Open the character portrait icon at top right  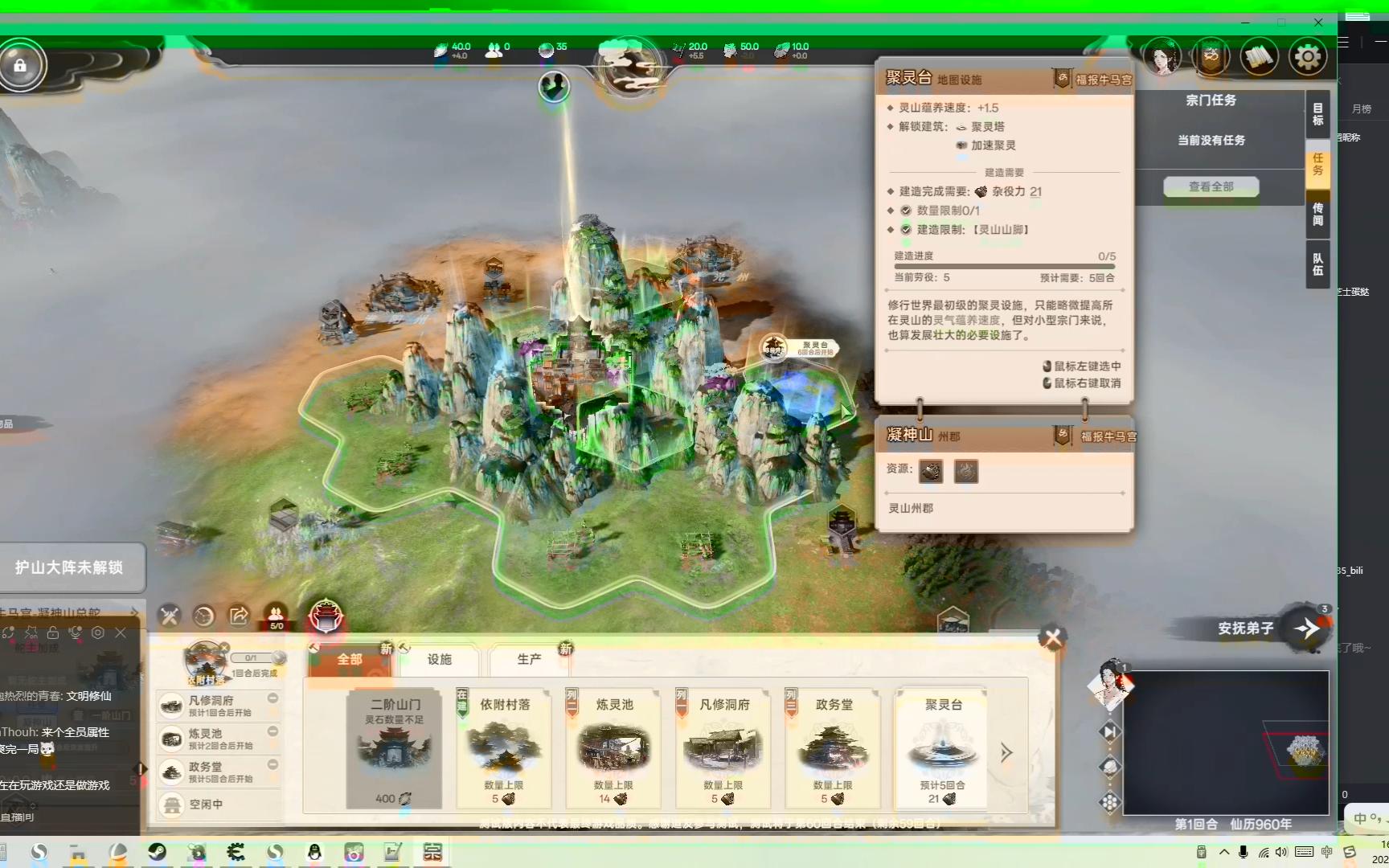[1163, 55]
